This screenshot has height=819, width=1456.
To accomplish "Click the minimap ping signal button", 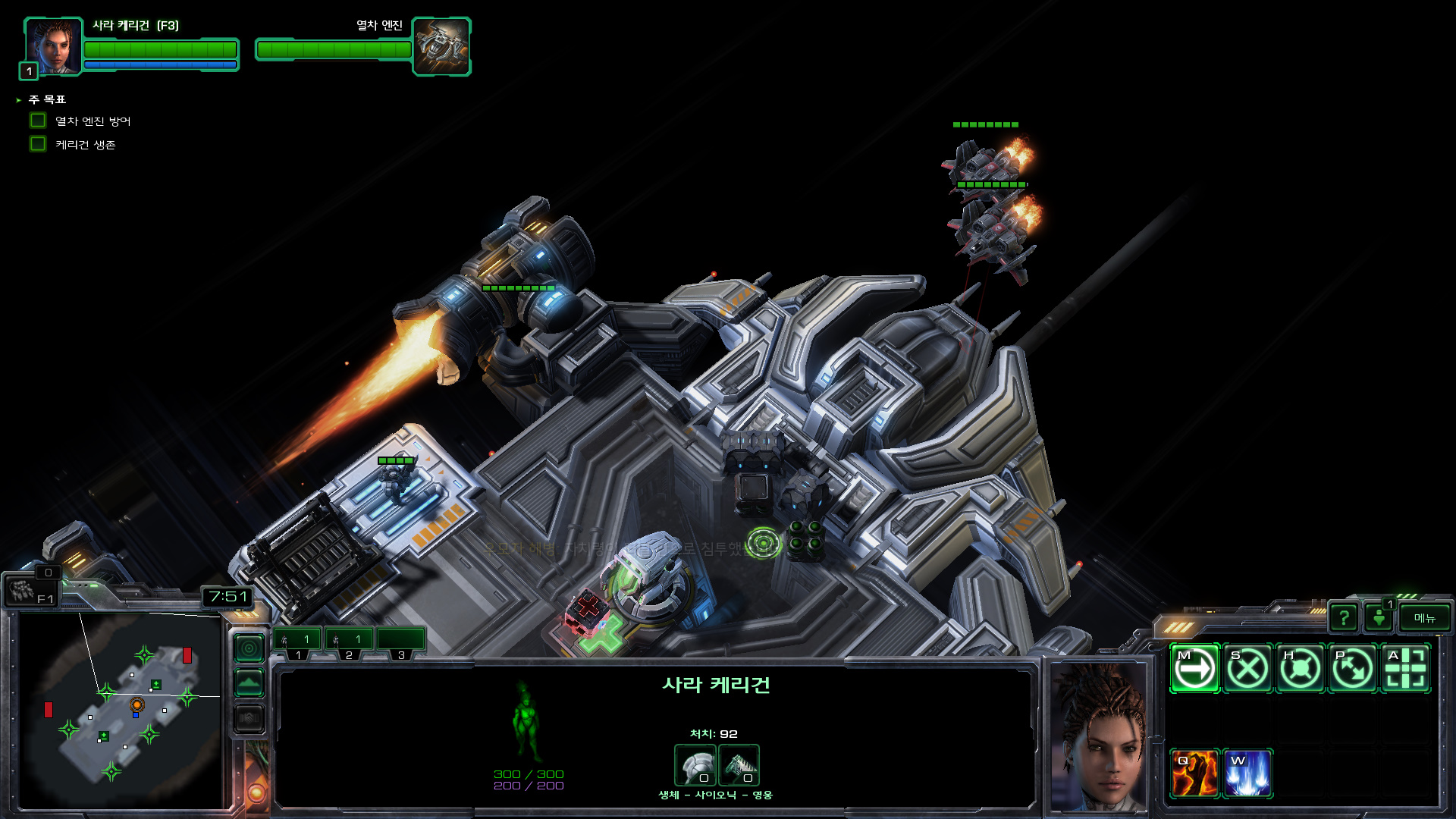I will tap(249, 648).
